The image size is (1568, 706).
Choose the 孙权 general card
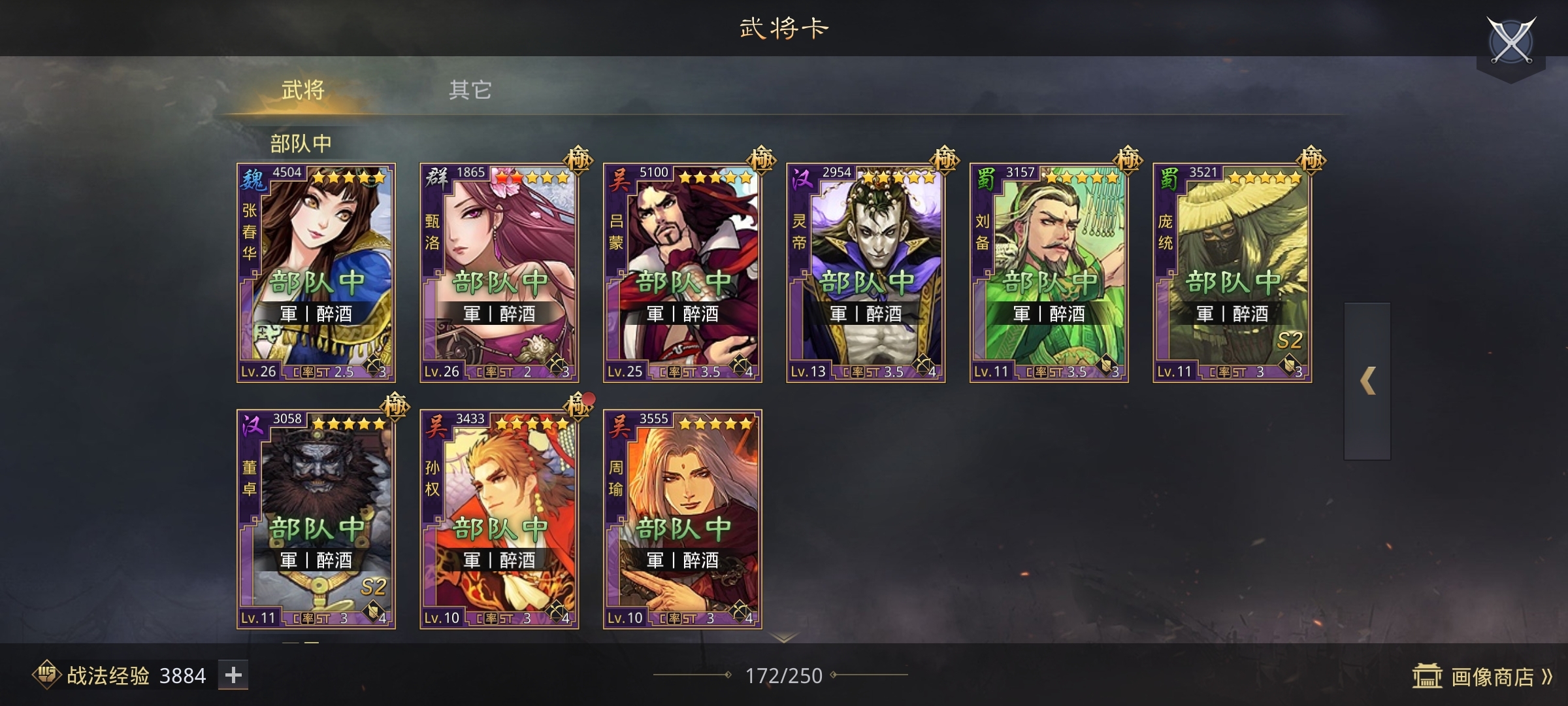(499, 519)
